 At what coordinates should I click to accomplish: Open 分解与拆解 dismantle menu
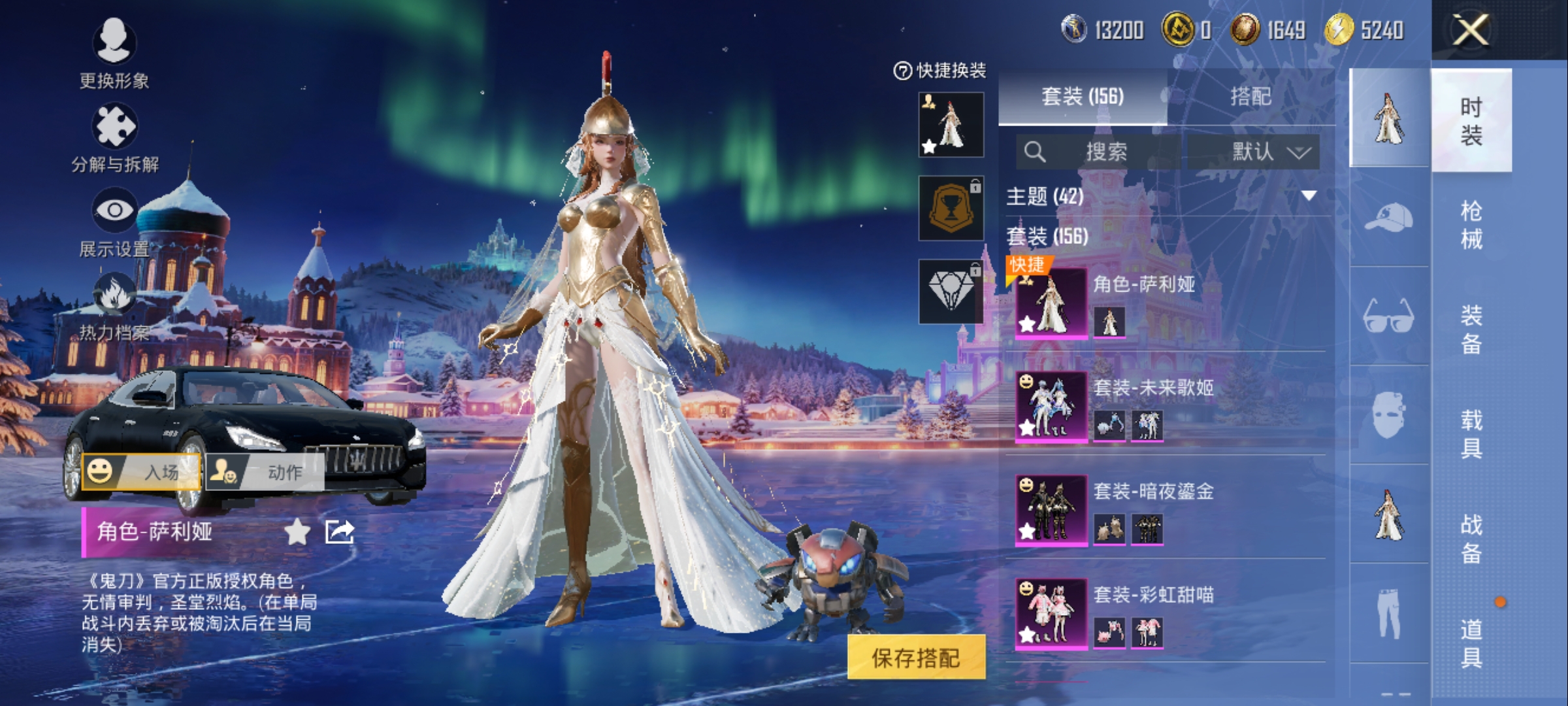pyautogui.click(x=114, y=137)
